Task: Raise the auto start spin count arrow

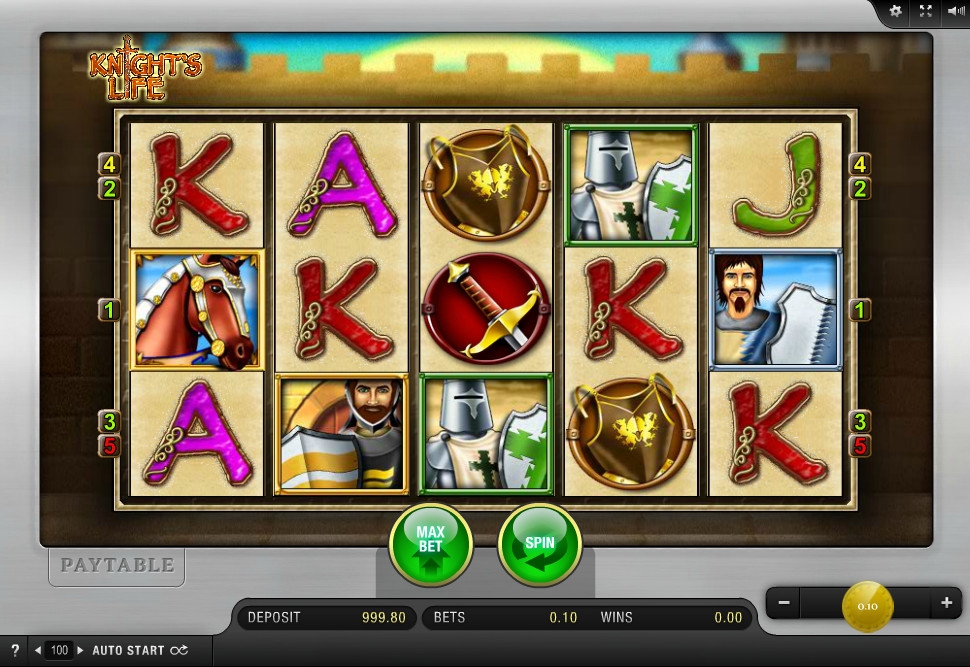Action: pos(80,650)
